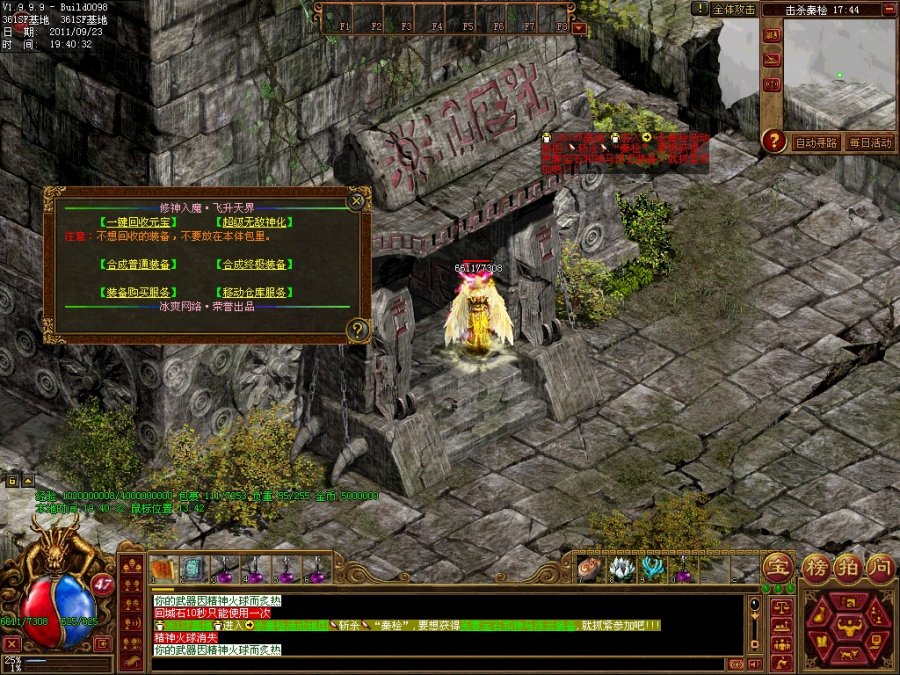Select 移动仓库服务 option
The image size is (900, 675).
(x=253, y=292)
